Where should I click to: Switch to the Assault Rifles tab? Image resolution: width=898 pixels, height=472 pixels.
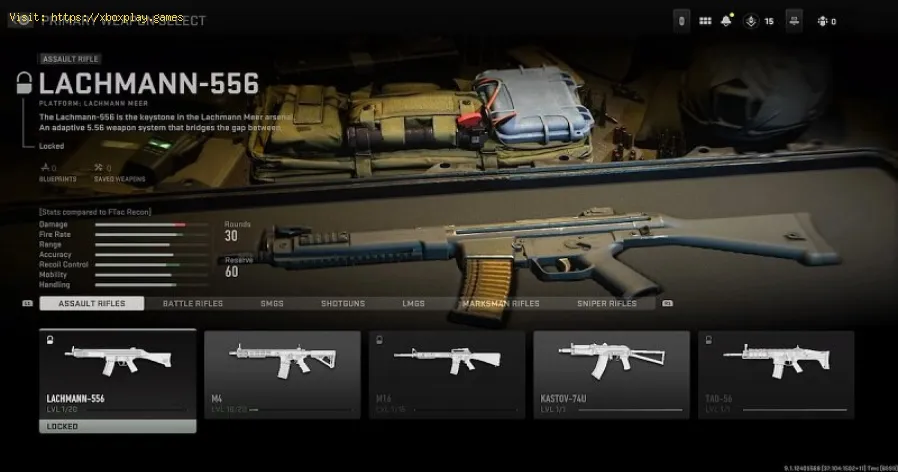coord(90,303)
